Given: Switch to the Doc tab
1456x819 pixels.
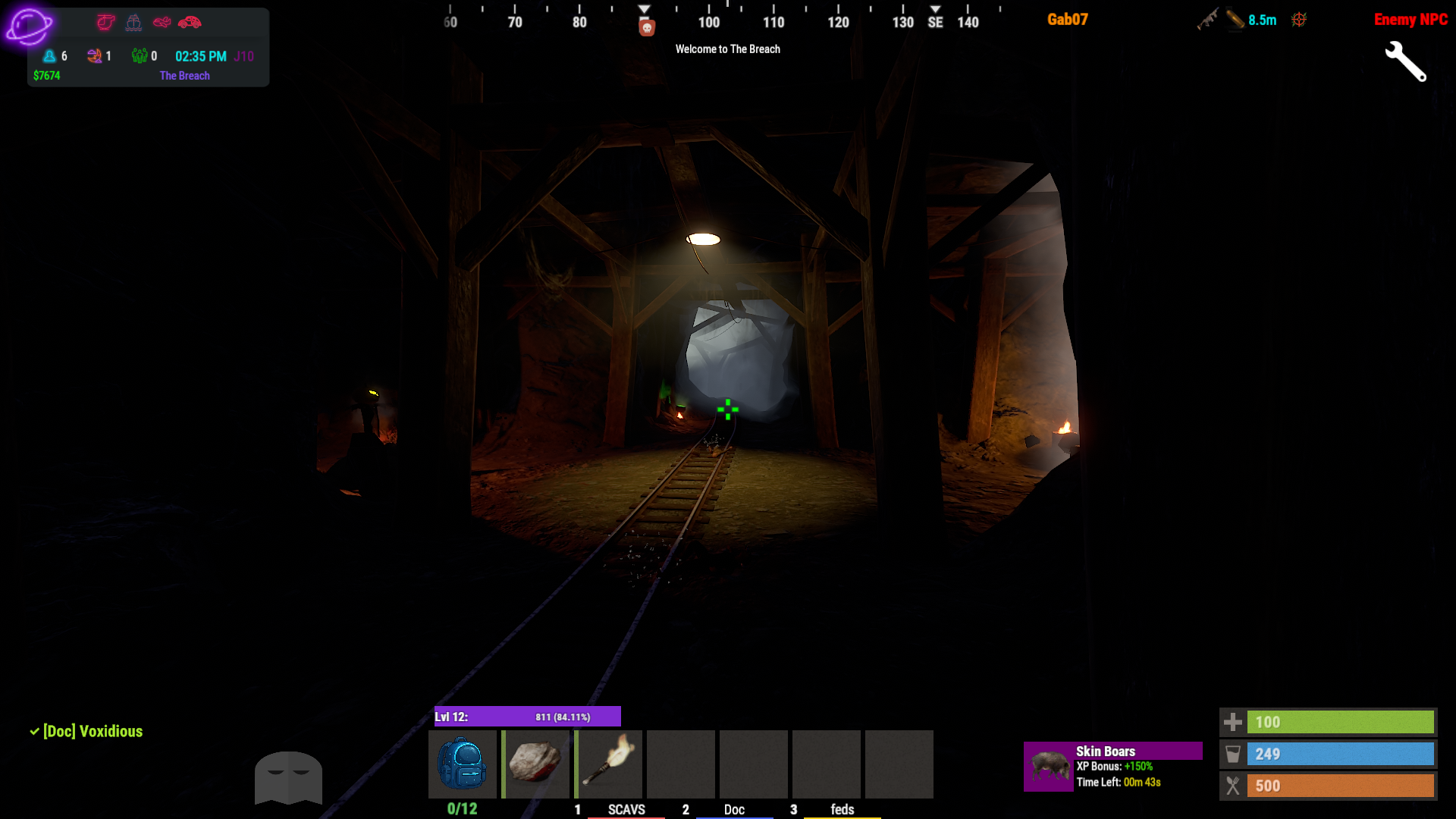Looking at the screenshot, I should point(733,809).
